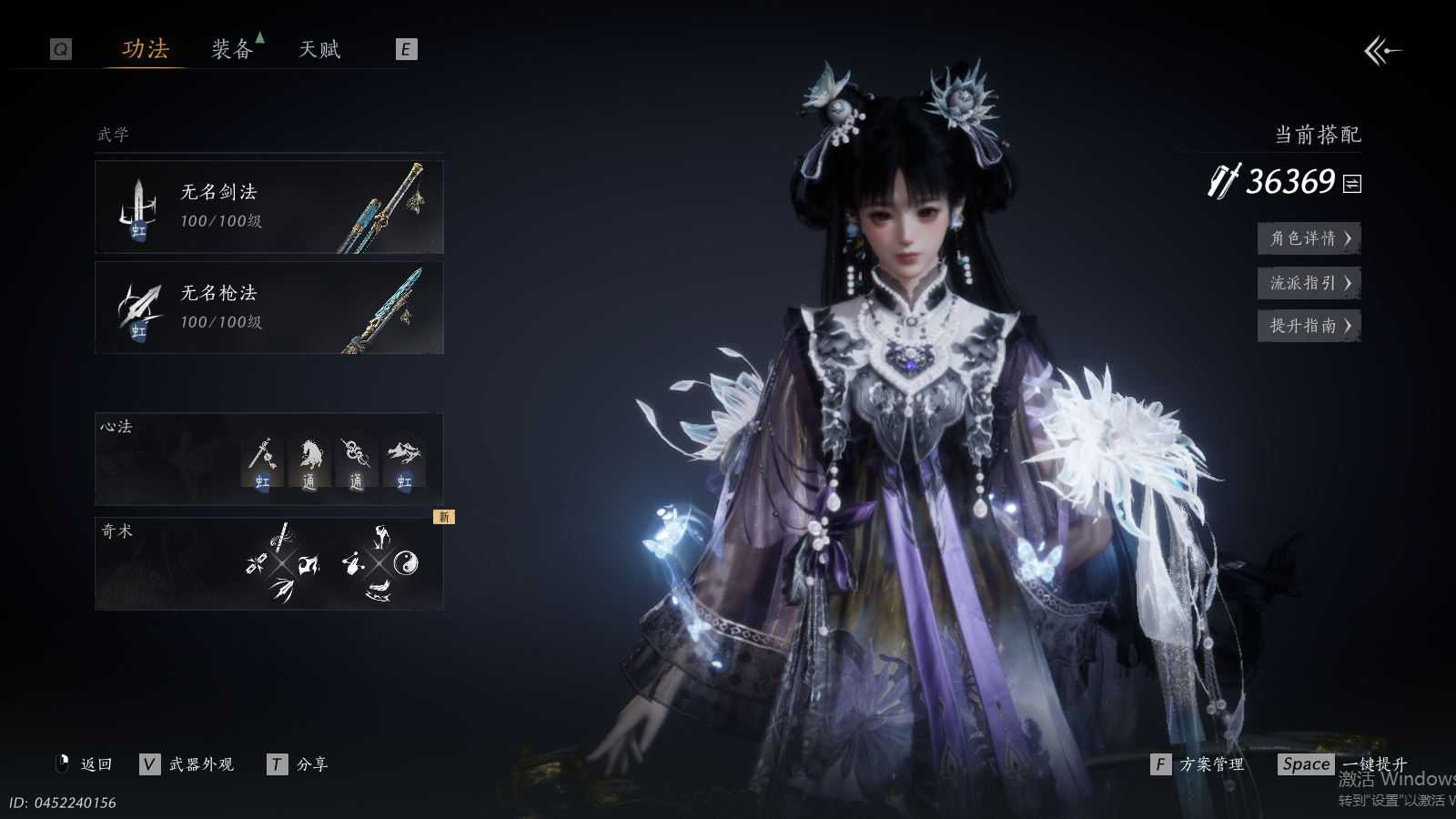Select the horse-shaped 心法 icon

(x=309, y=461)
